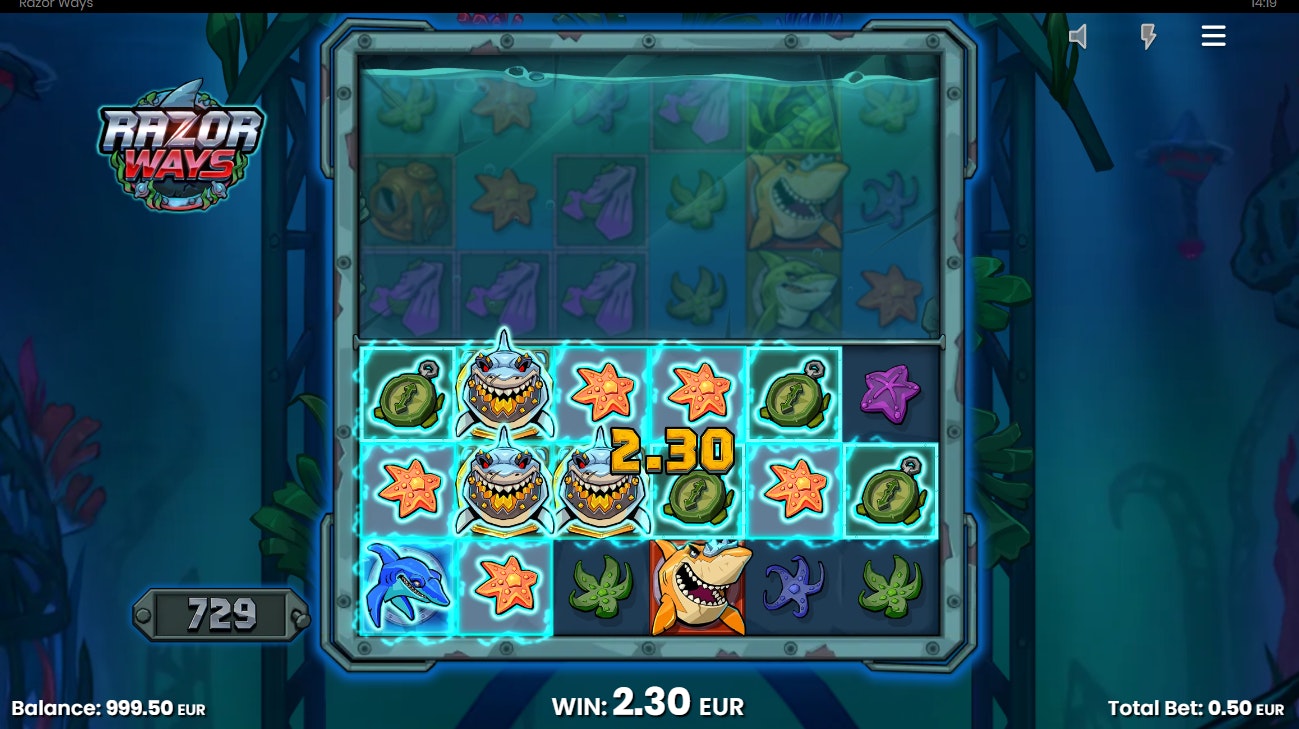Click a green compass coin symbol
Image resolution: width=1299 pixels, height=729 pixels.
click(x=406, y=390)
